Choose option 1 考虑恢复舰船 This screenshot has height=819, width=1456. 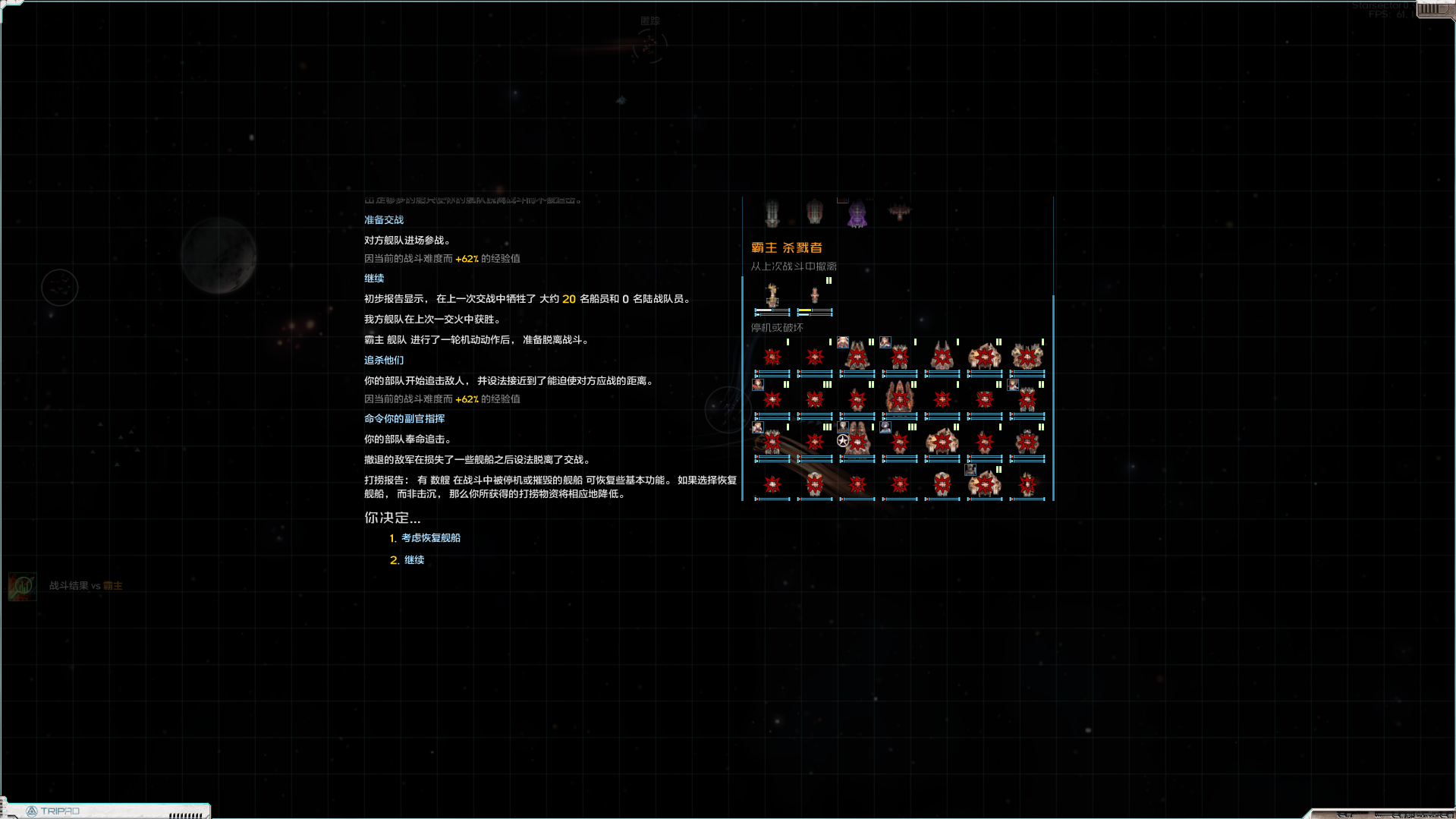click(430, 537)
